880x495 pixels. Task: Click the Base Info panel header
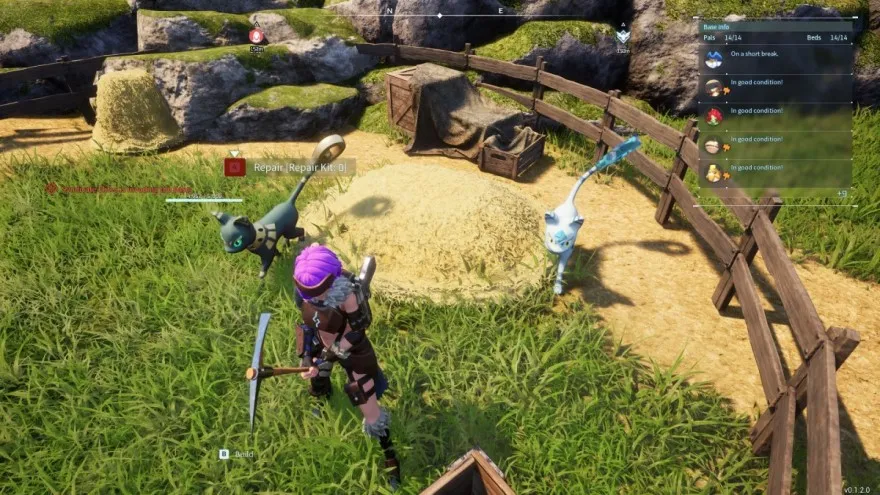[x=716, y=27]
